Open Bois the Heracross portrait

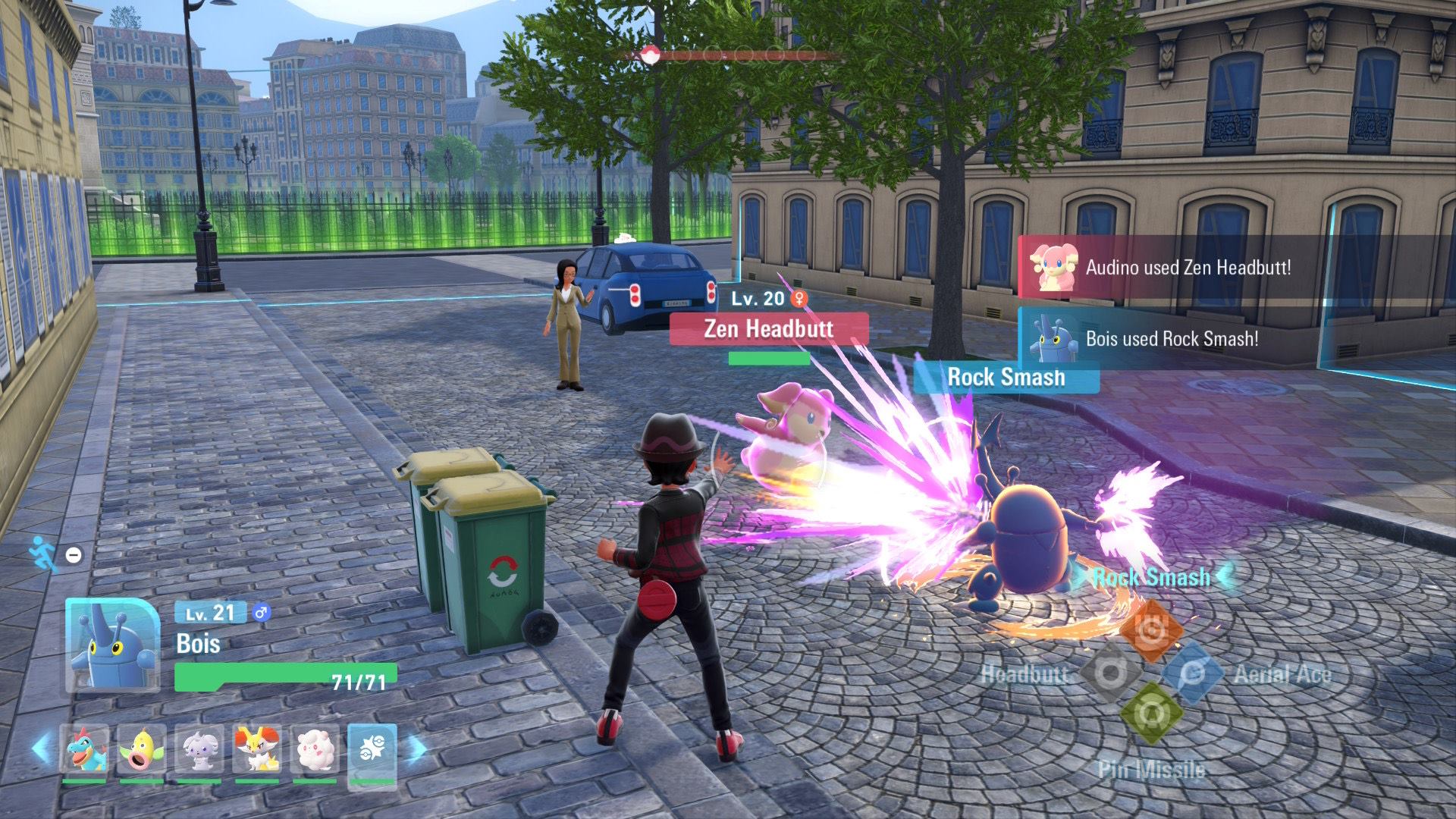(113, 645)
